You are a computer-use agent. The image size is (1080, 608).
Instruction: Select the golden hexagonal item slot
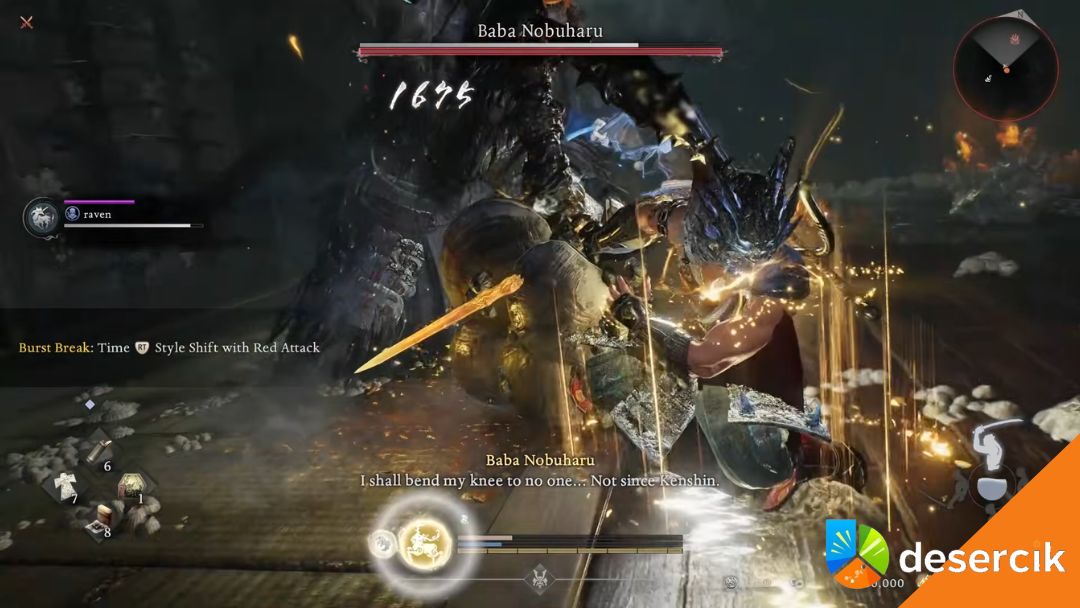[x=131, y=486]
